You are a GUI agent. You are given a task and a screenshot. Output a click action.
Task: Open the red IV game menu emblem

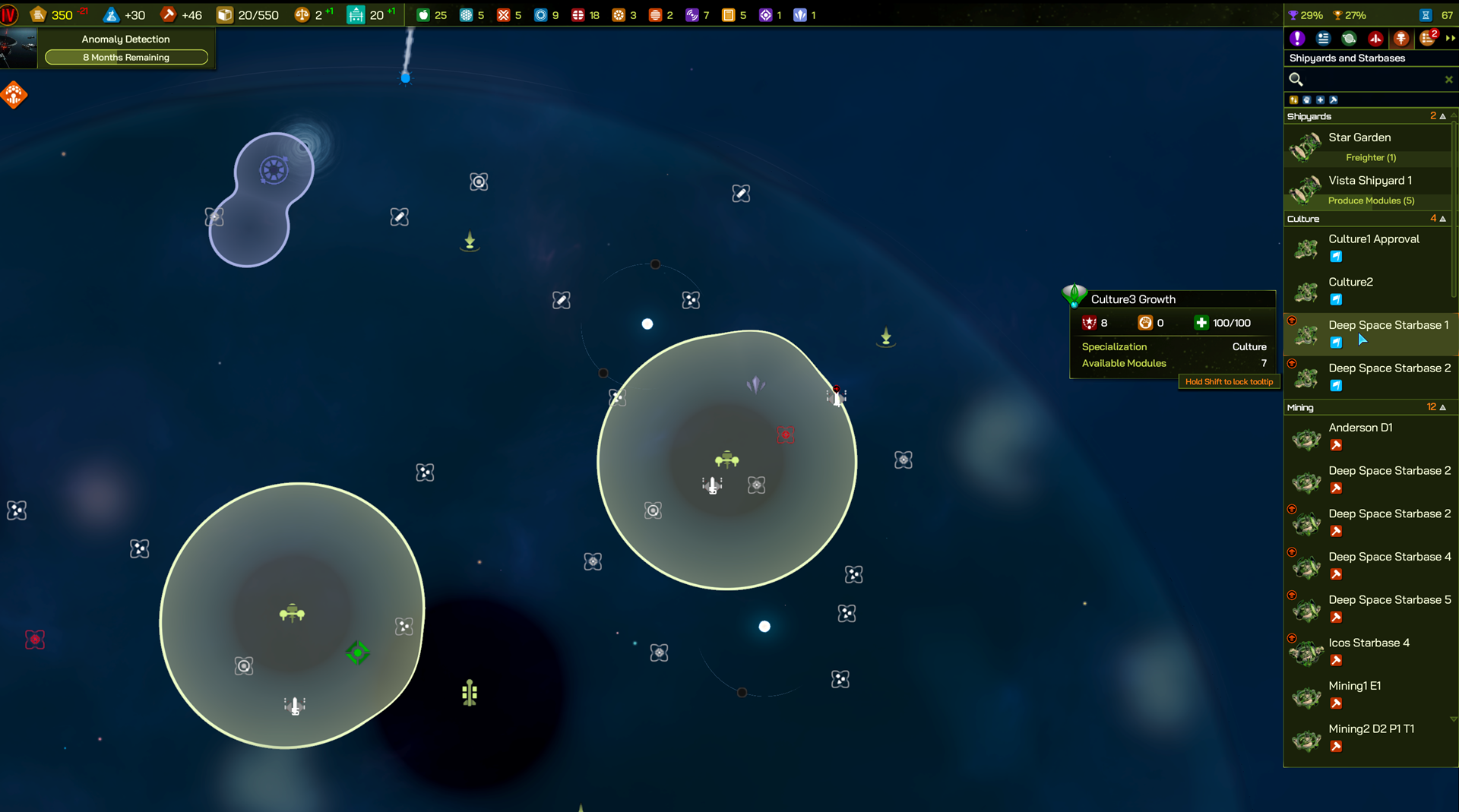pyautogui.click(x=9, y=15)
